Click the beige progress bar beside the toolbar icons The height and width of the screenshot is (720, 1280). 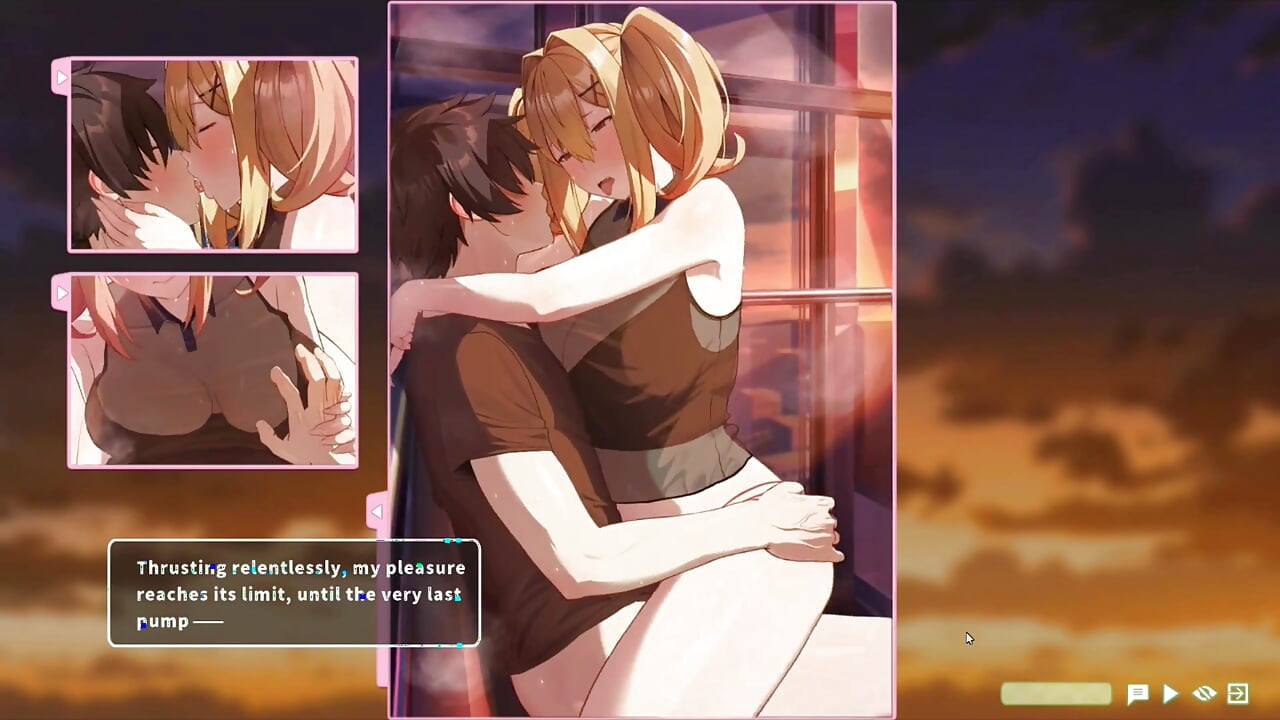coord(1057,693)
